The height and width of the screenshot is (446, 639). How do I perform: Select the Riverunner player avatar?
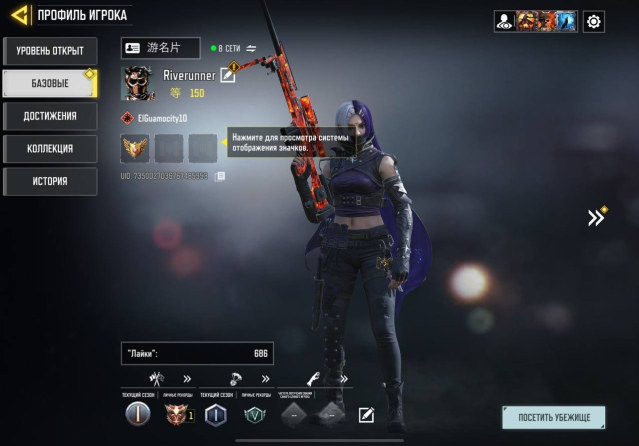click(x=137, y=84)
